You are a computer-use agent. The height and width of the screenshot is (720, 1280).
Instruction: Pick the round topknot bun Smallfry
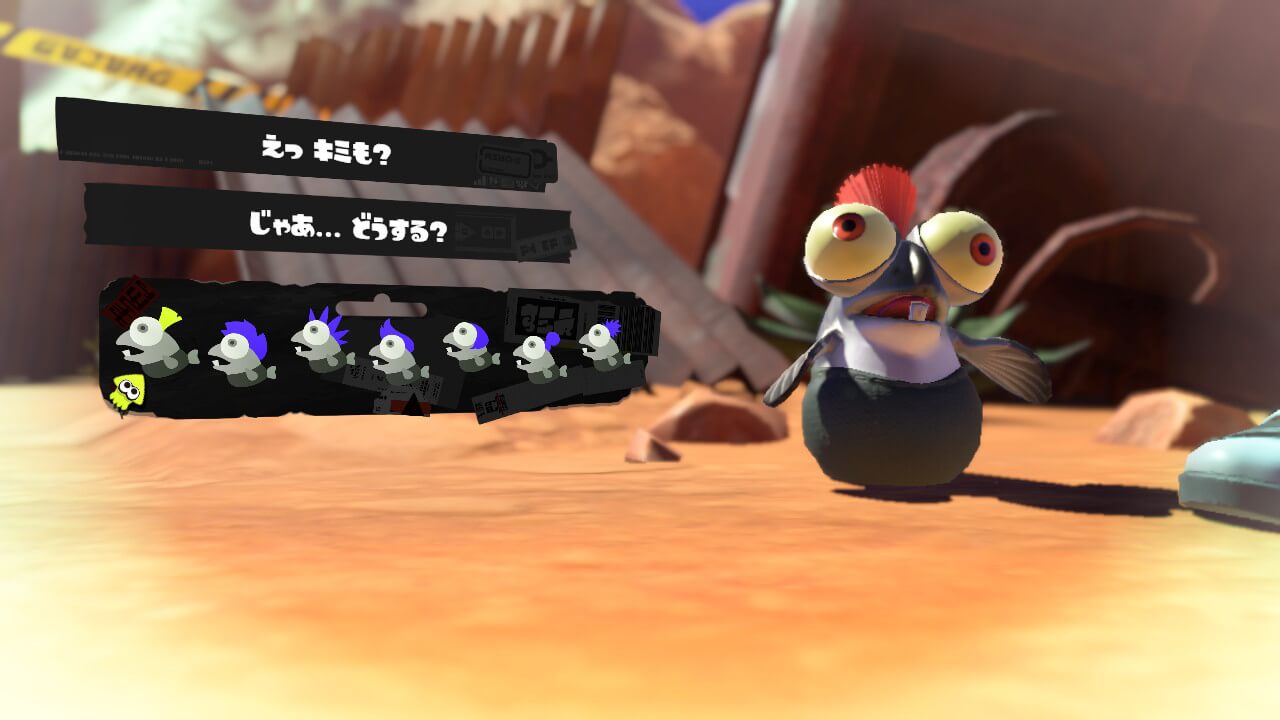(540, 357)
